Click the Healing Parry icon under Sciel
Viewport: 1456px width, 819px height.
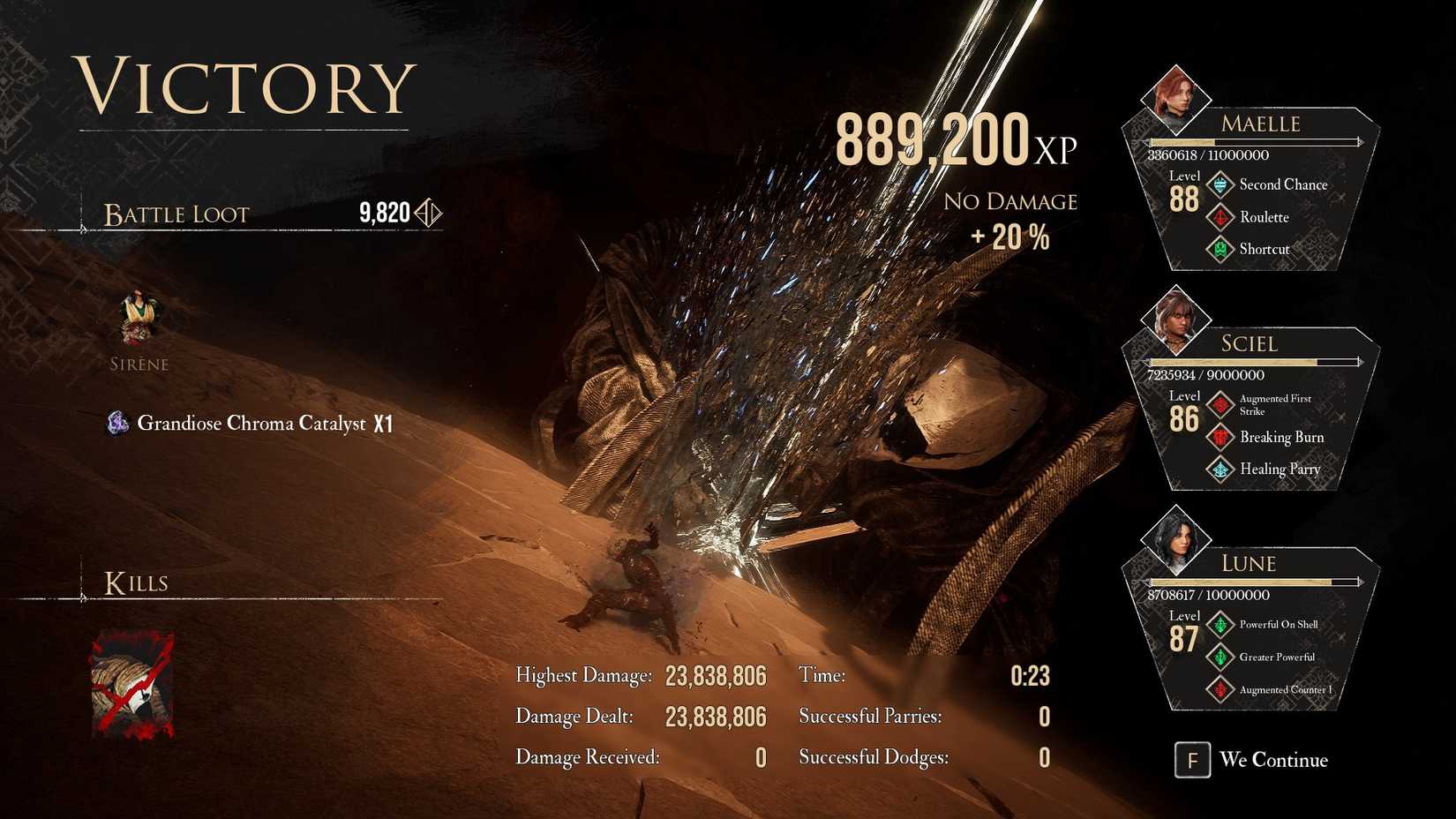(x=1220, y=470)
